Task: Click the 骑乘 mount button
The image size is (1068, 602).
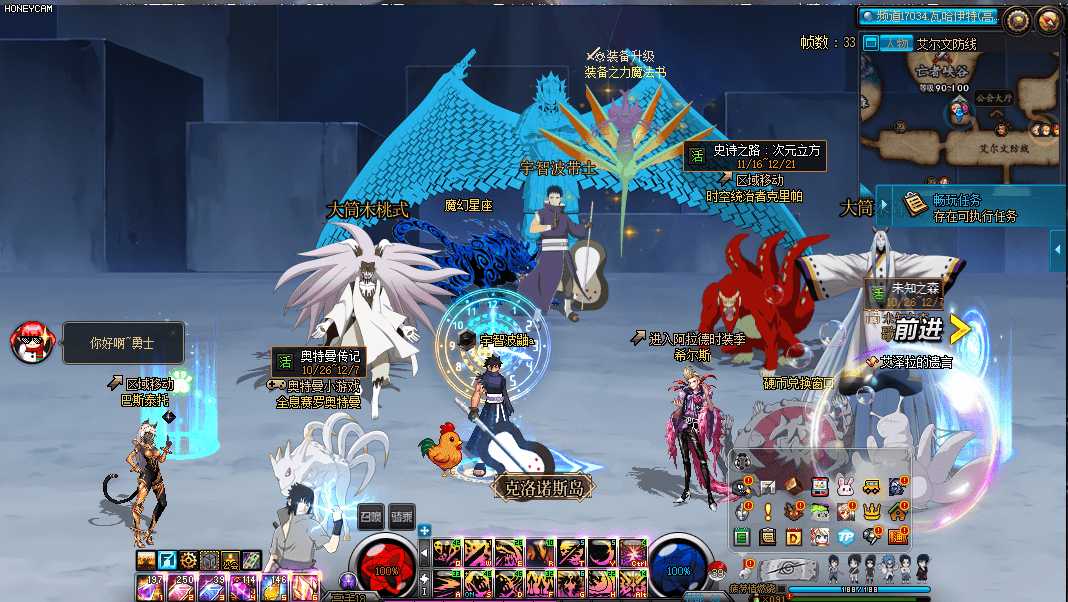Action: [x=401, y=516]
